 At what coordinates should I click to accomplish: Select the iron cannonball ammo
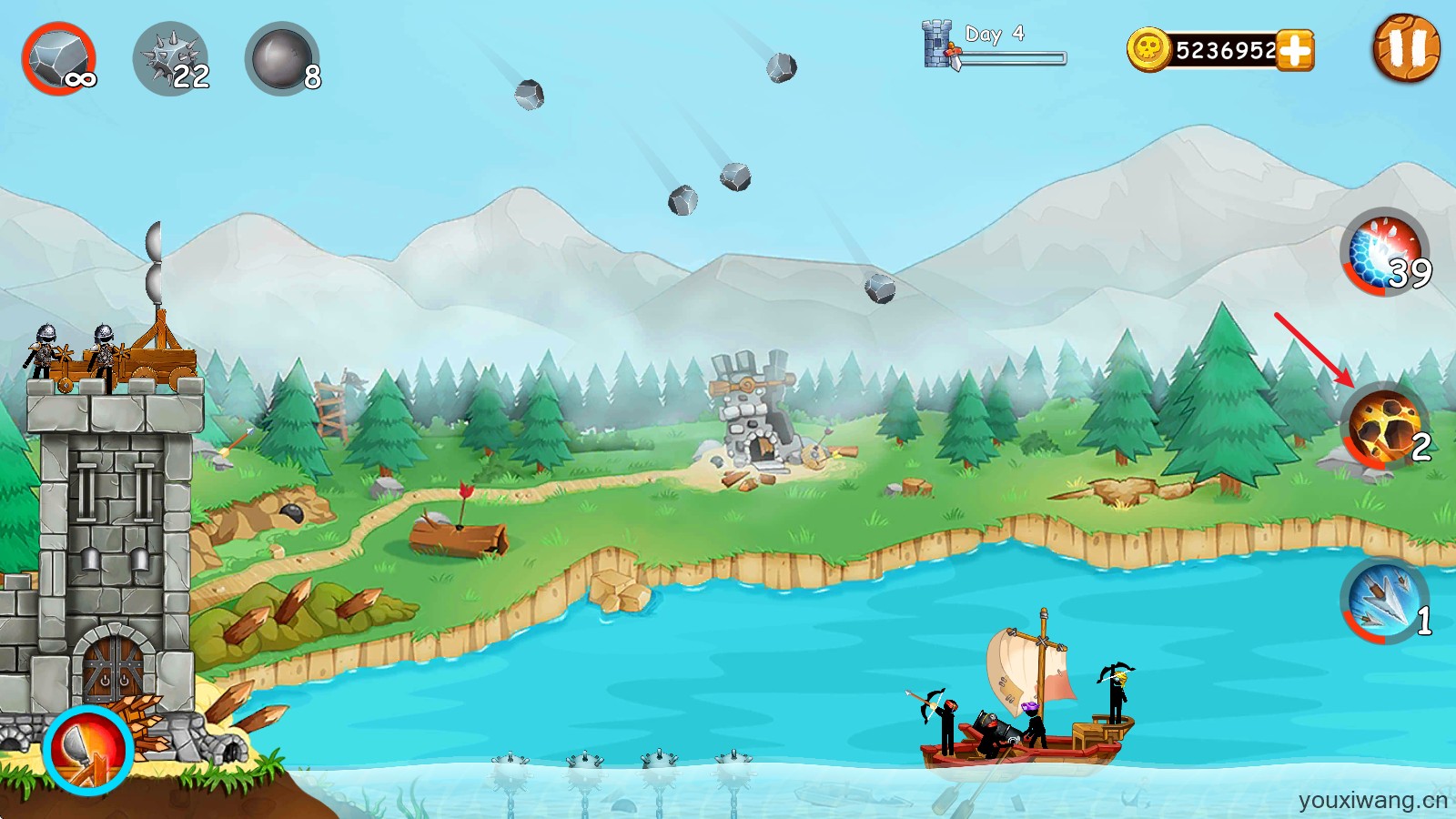coord(282,59)
